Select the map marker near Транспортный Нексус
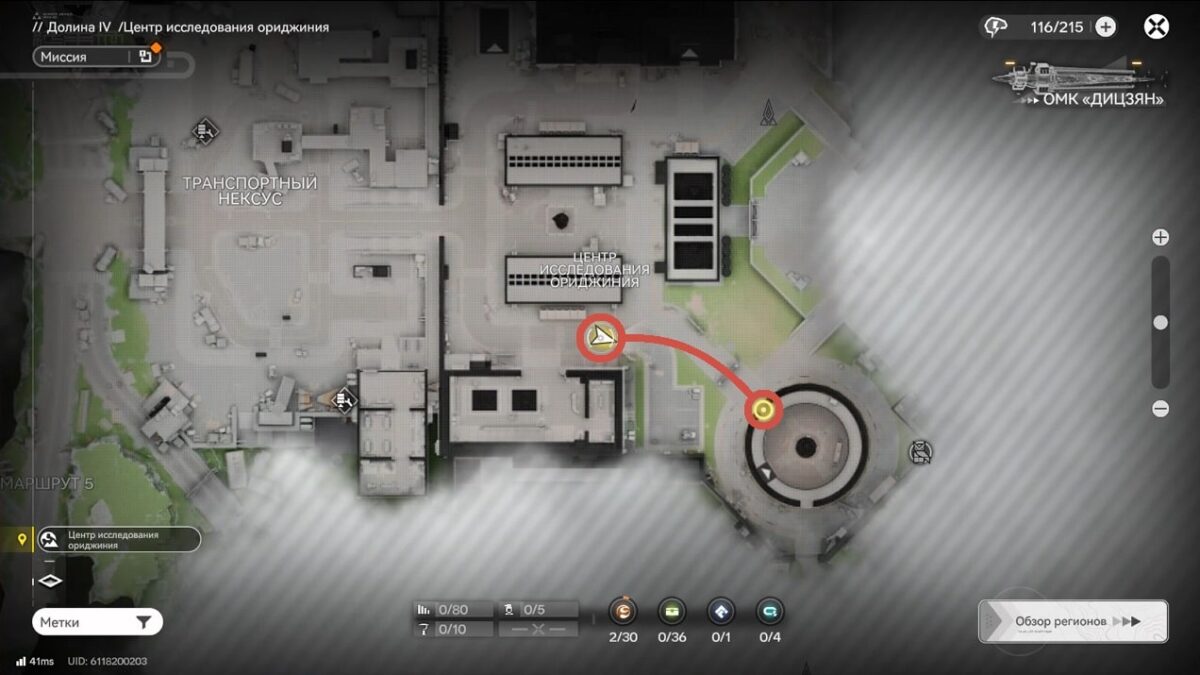Viewport: 1200px width, 675px height. click(205, 129)
